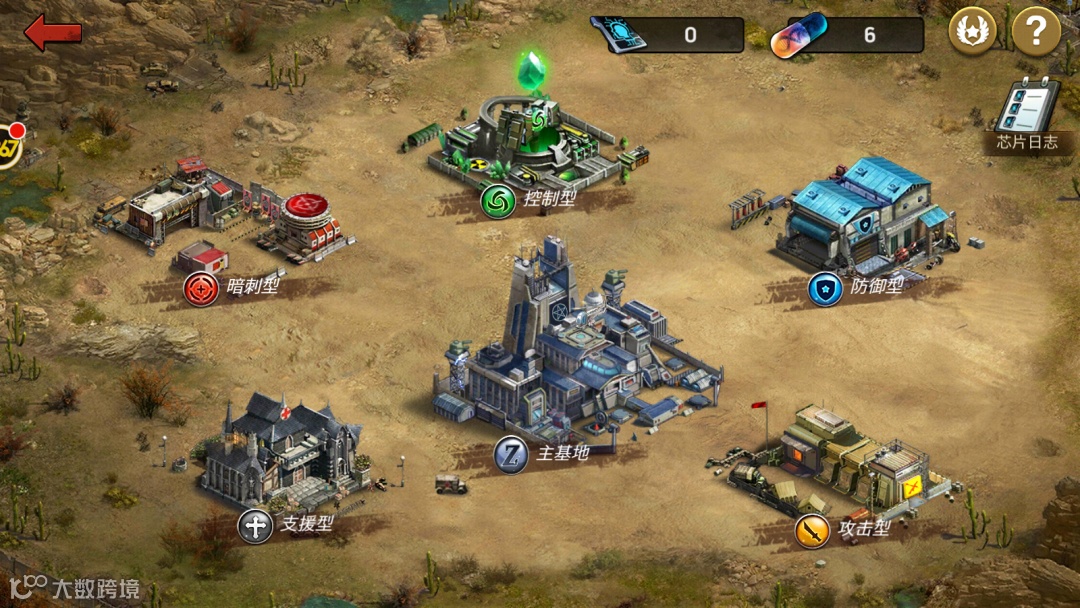Tap the blue chip blueprint resource icon

click(620, 35)
